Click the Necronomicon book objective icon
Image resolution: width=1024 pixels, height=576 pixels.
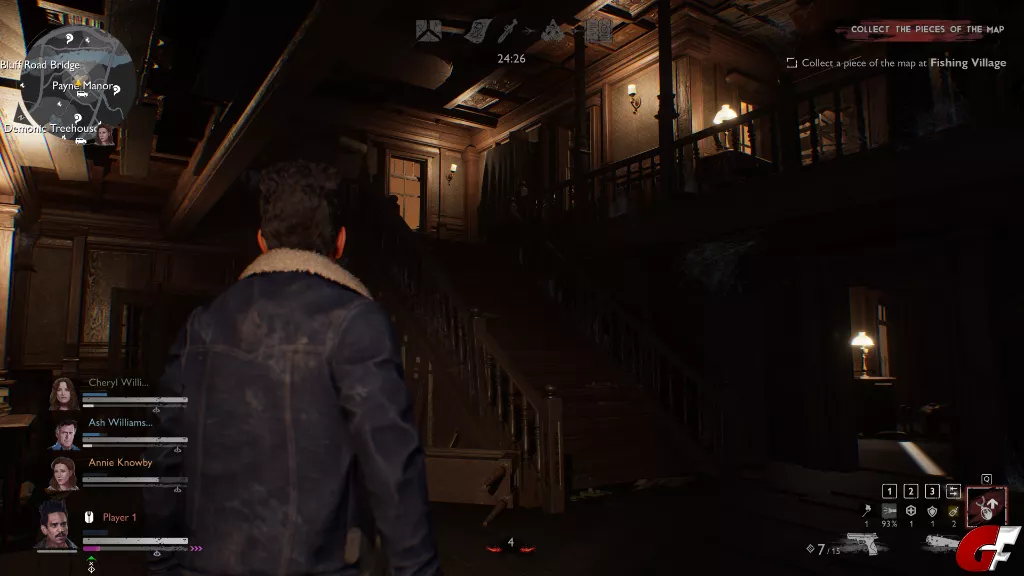[x=599, y=31]
